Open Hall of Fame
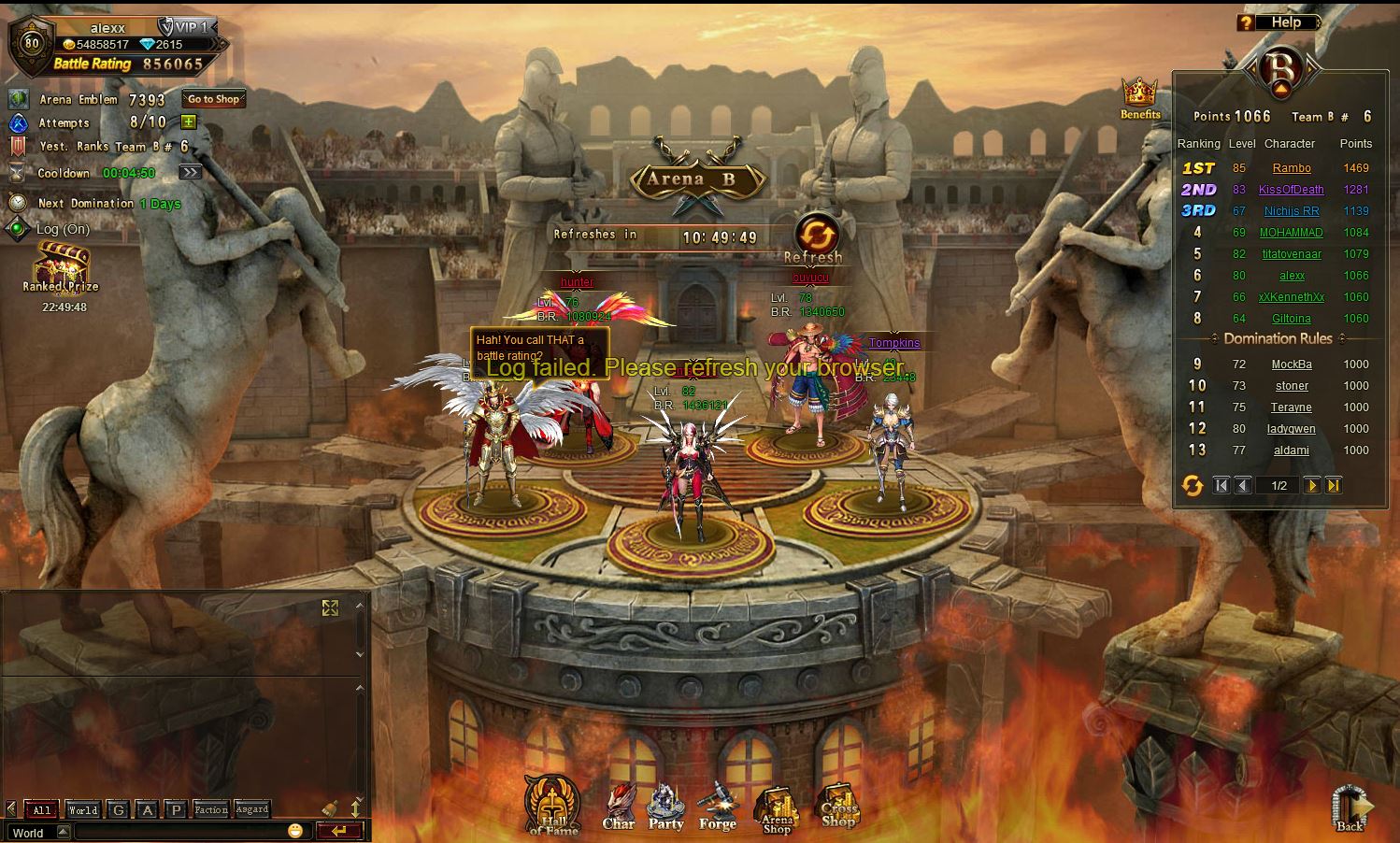 click(553, 806)
